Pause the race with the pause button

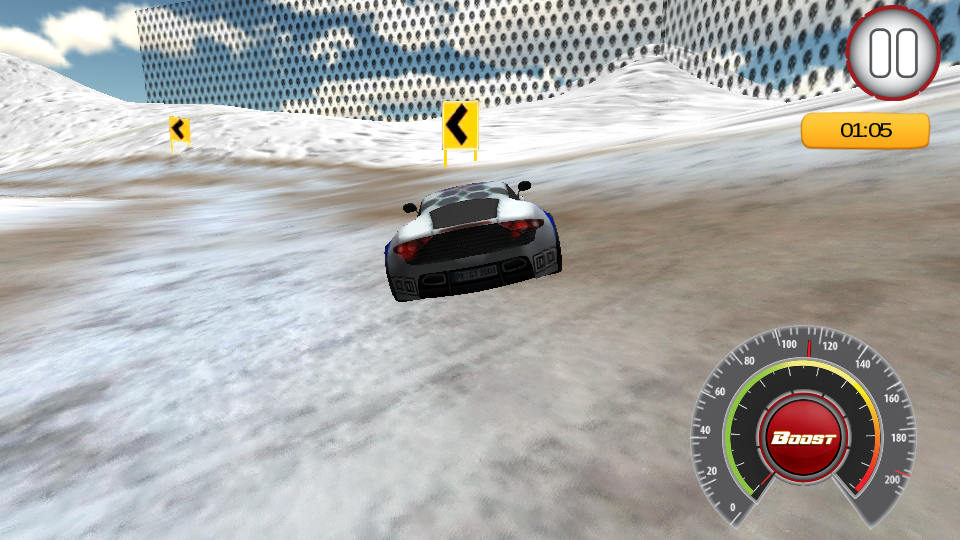tap(893, 53)
